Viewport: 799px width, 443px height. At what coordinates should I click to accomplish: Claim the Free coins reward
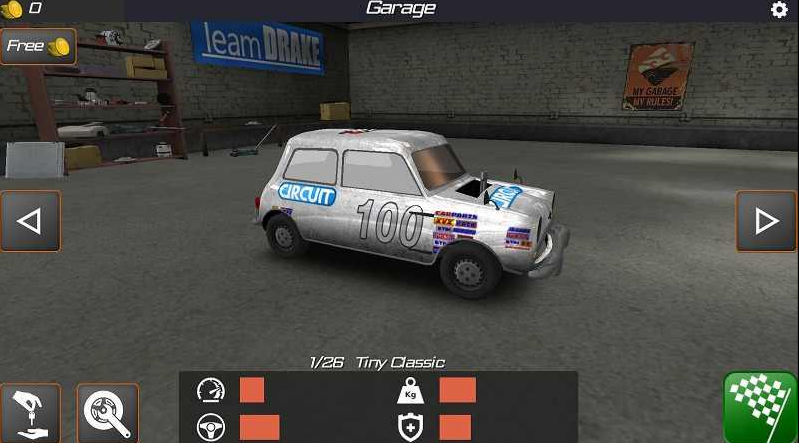coord(38,46)
